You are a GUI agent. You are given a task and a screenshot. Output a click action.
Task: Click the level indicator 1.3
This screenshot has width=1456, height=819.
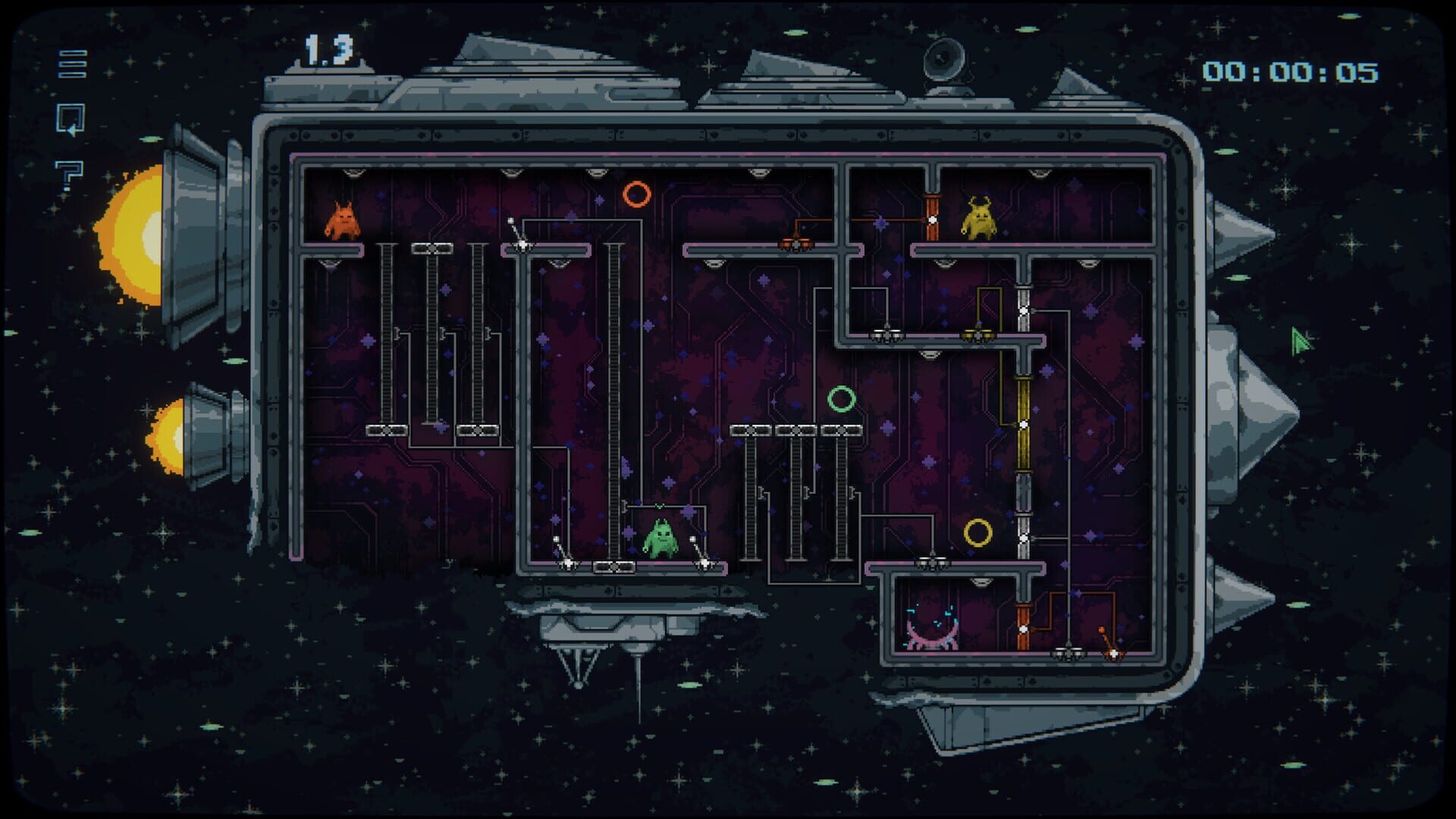[328, 48]
